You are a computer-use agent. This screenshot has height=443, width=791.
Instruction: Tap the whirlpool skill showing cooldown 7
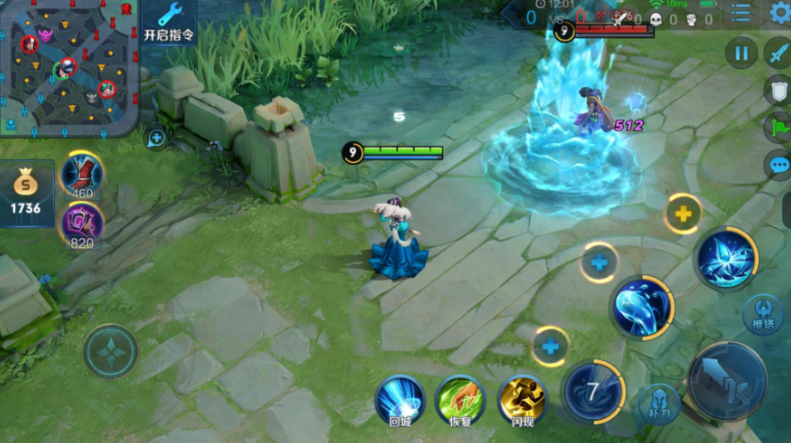tap(593, 391)
